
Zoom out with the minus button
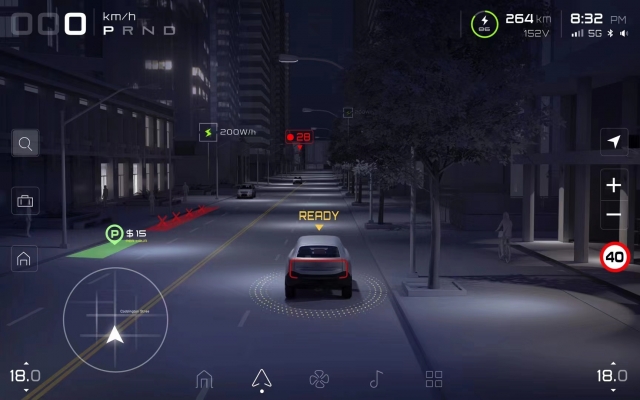614,215
